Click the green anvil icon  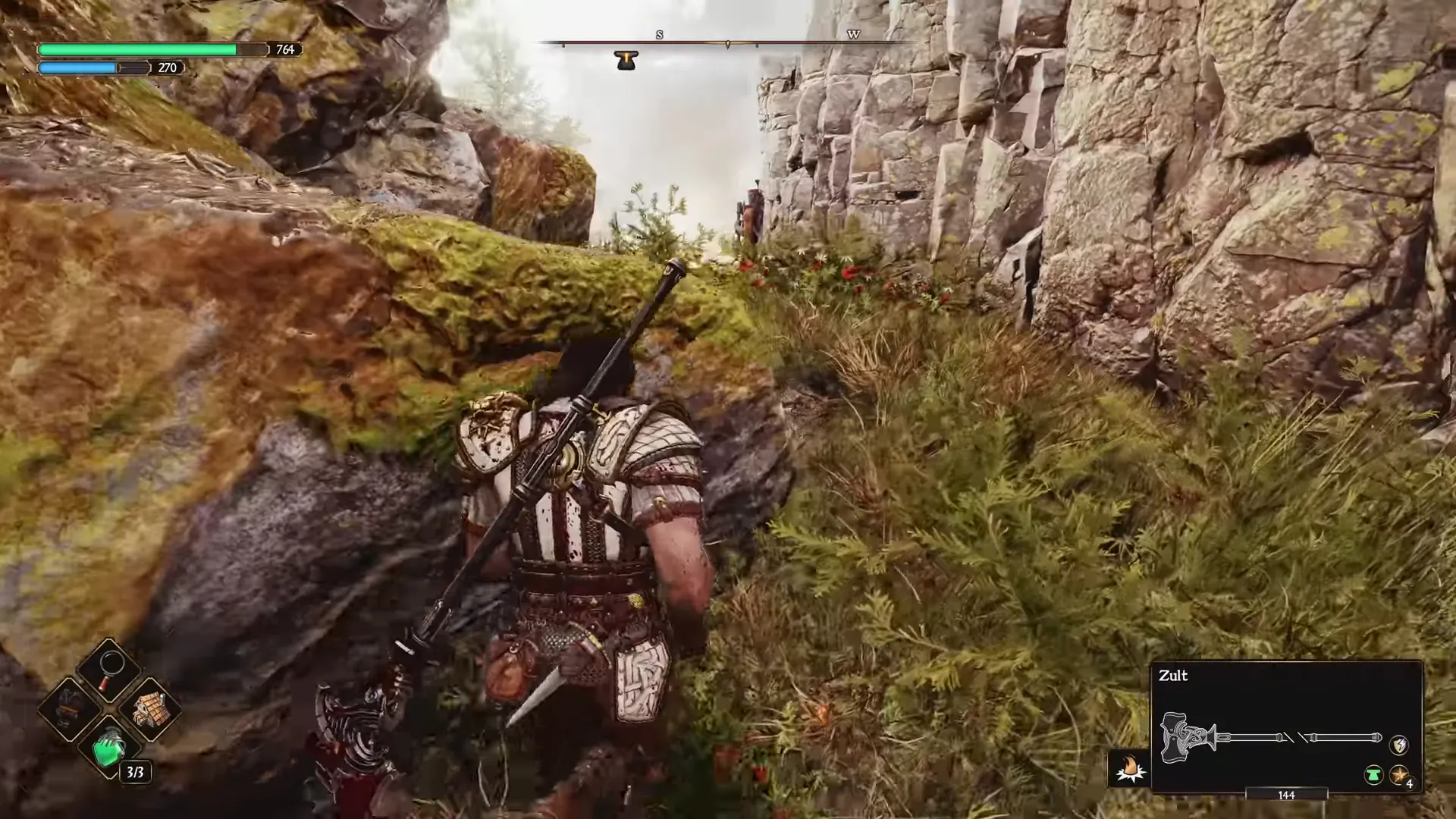(1373, 775)
